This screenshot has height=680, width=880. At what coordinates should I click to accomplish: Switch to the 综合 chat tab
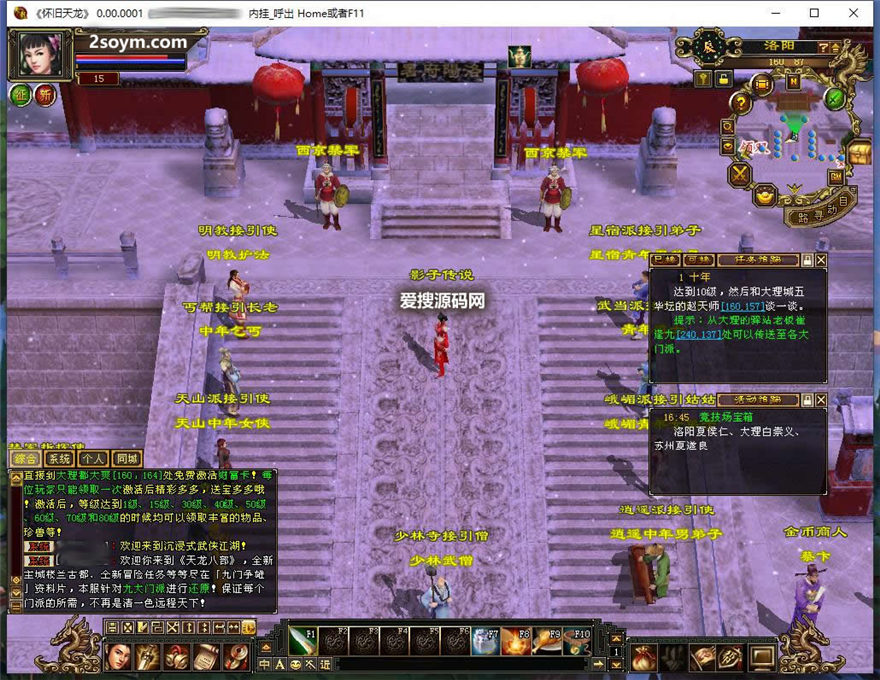[x=26, y=459]
